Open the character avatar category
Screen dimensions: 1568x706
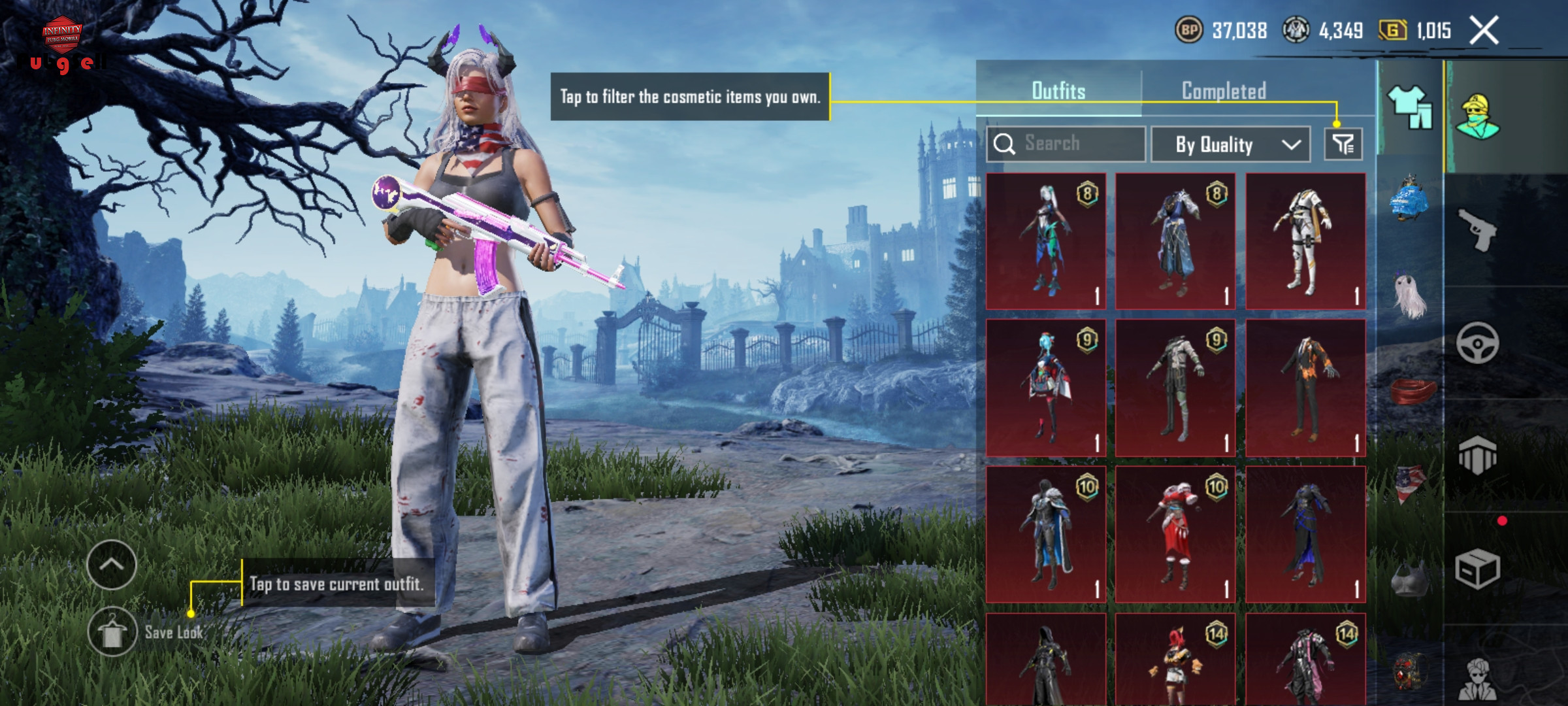[x=1478, y=118]
